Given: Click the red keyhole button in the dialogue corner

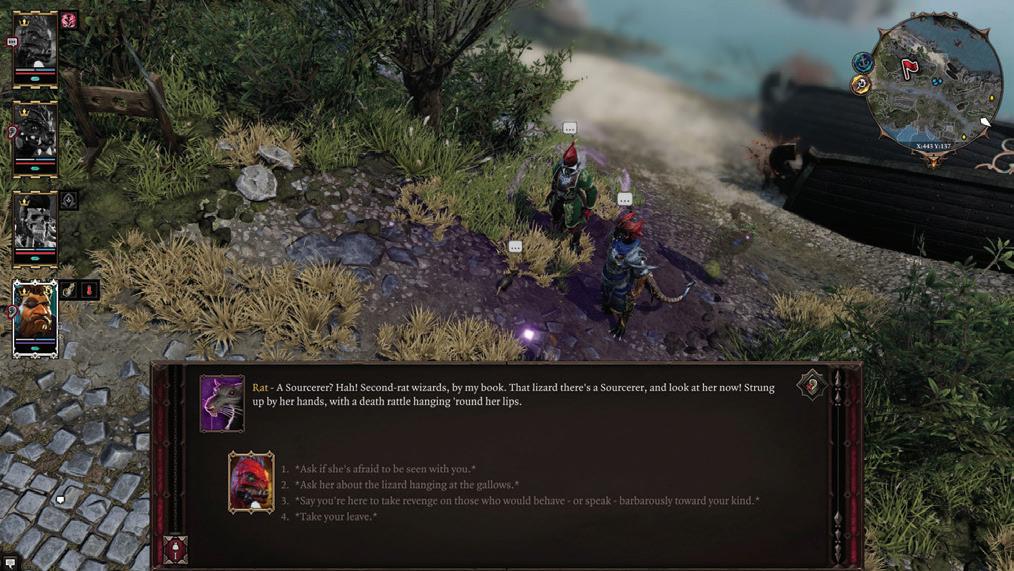Looking at the screenshot, I should 175,549.
